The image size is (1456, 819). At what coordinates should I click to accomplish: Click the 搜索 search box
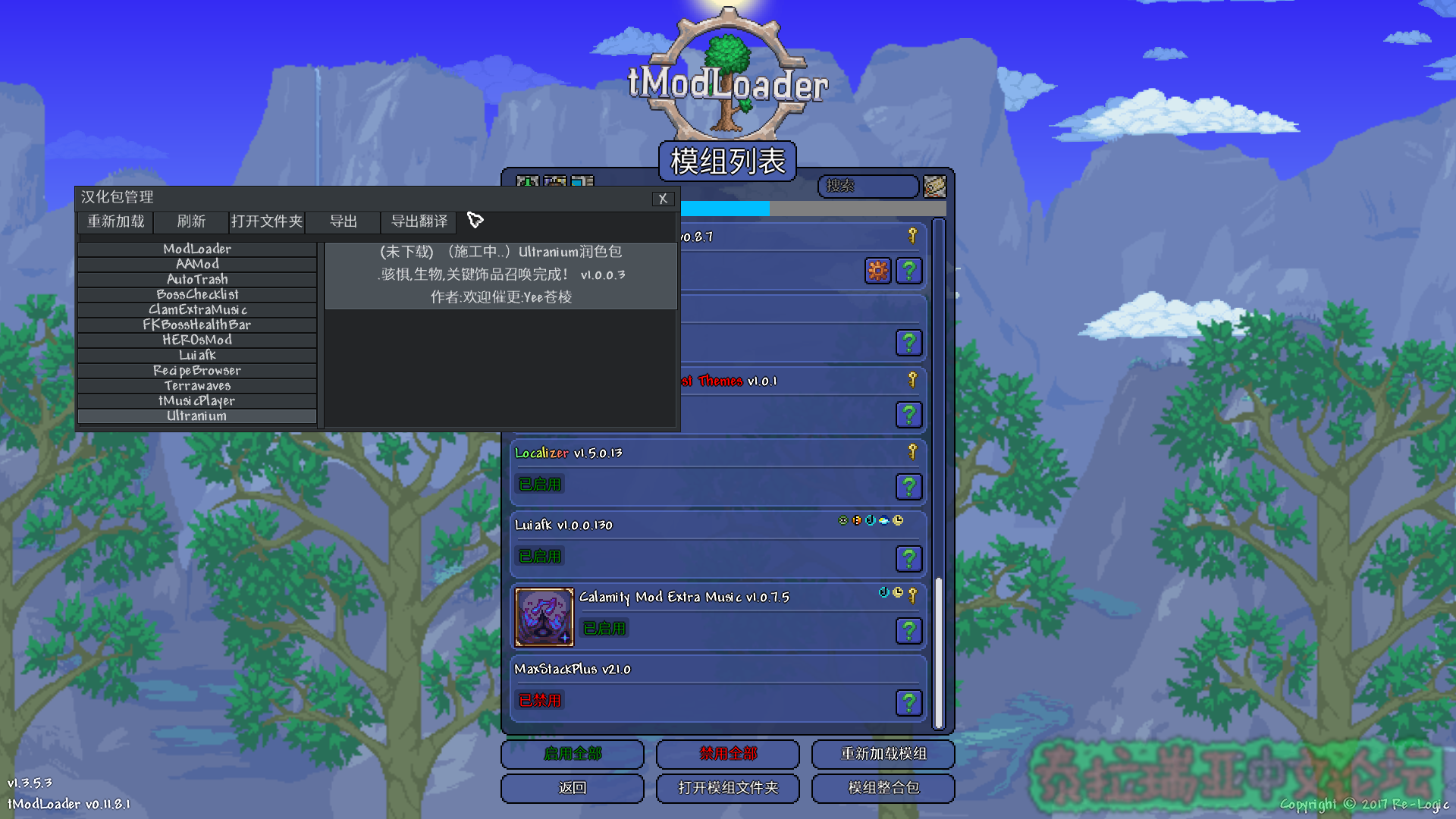868,186
